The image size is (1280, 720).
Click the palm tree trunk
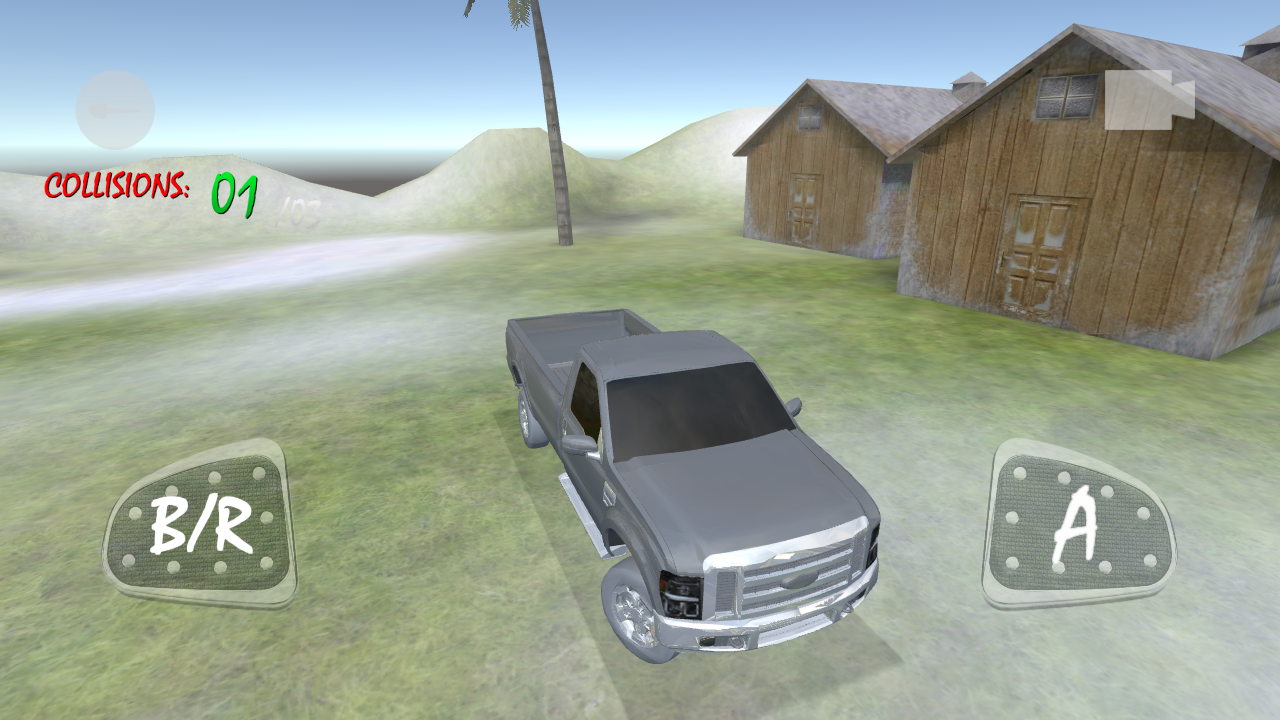(557, 150)
